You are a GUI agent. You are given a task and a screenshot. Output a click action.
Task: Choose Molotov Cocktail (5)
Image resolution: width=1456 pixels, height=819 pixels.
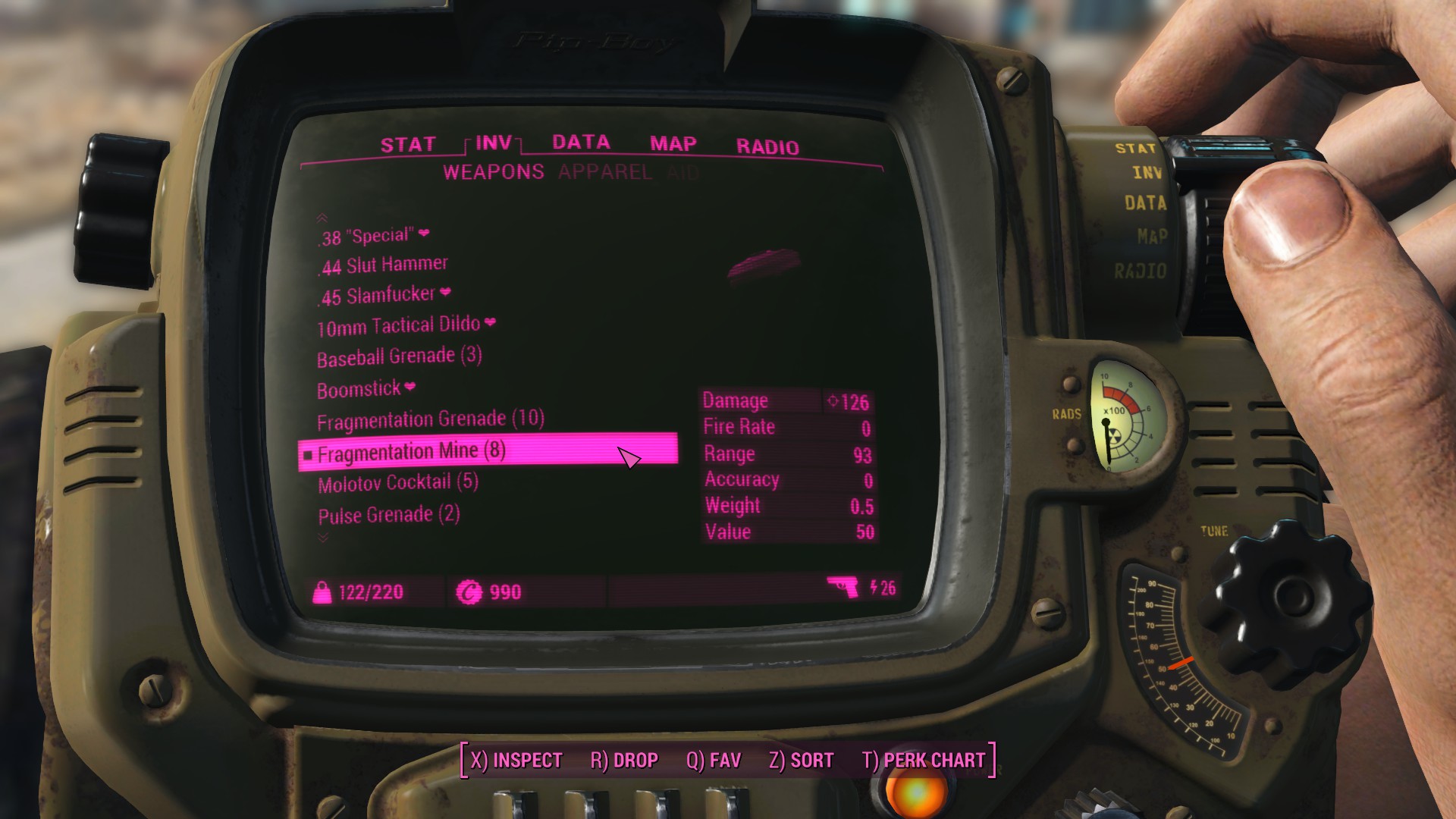click(x=398, y=483)
